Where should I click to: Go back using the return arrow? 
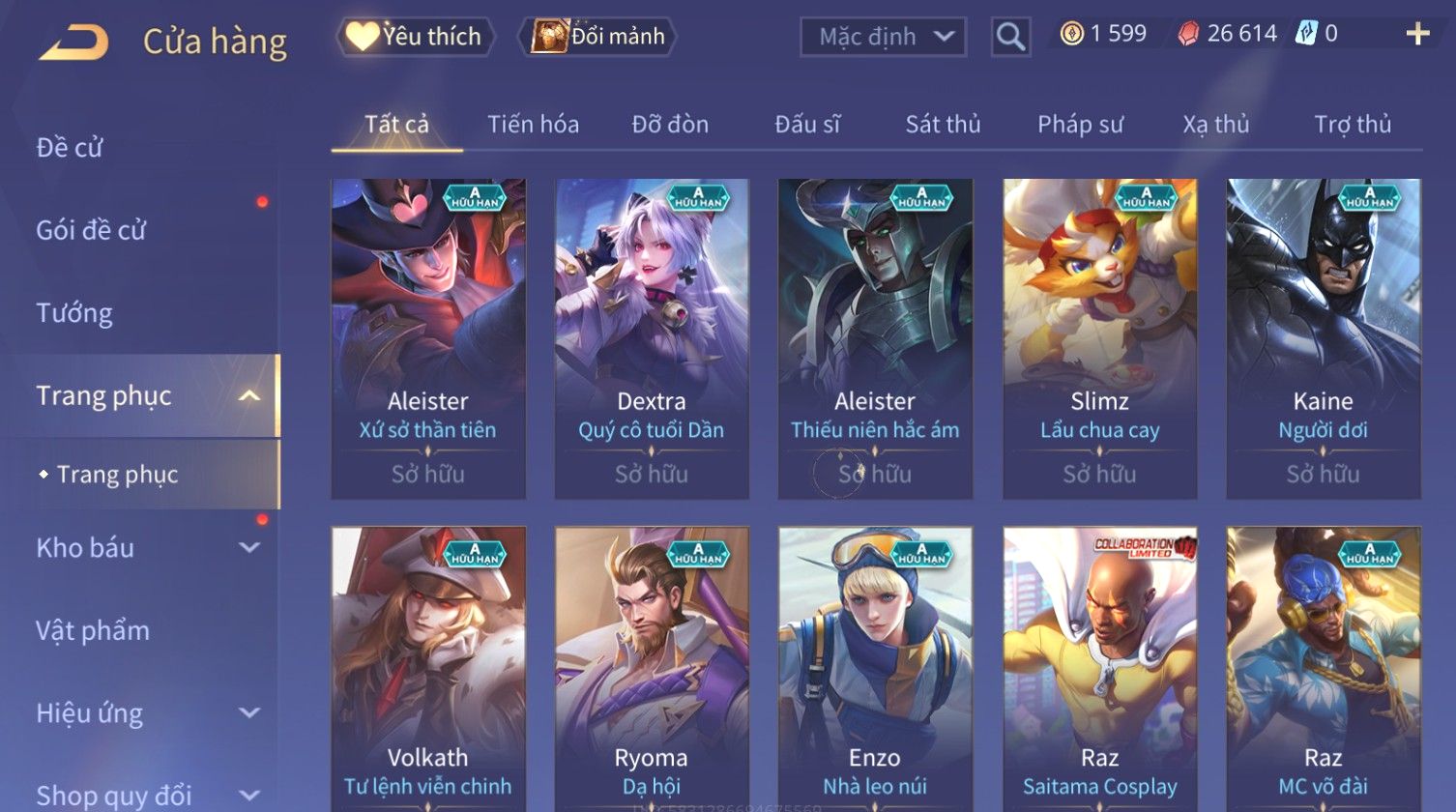(73, 42)
